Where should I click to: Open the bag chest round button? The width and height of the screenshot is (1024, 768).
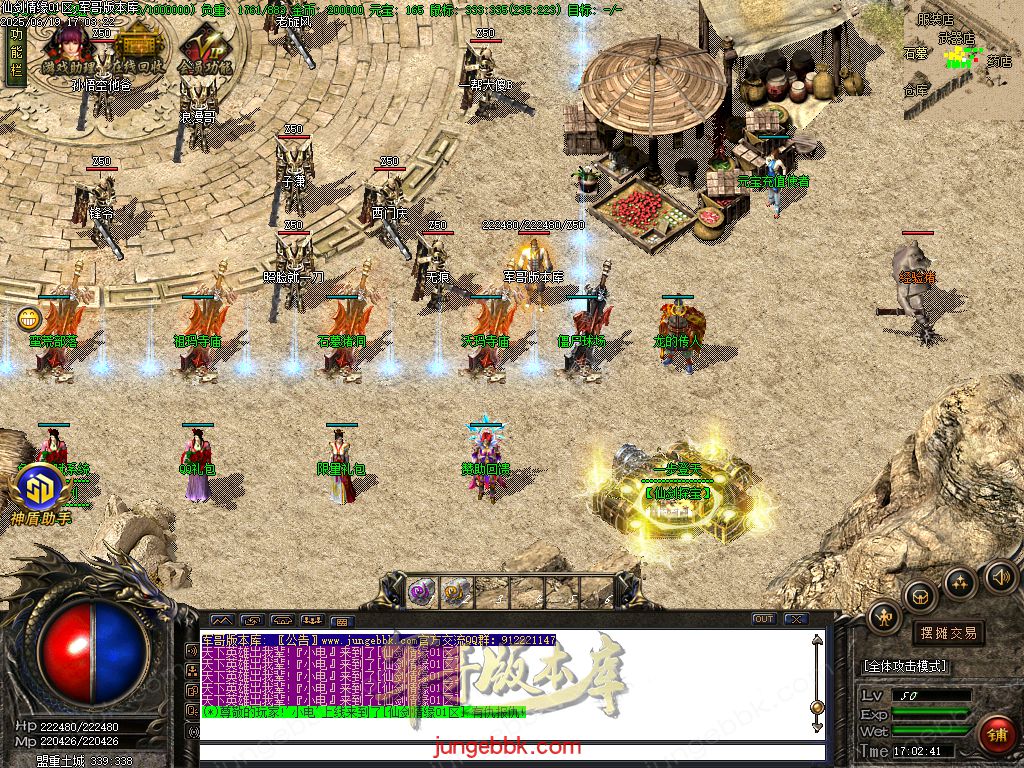921,597
